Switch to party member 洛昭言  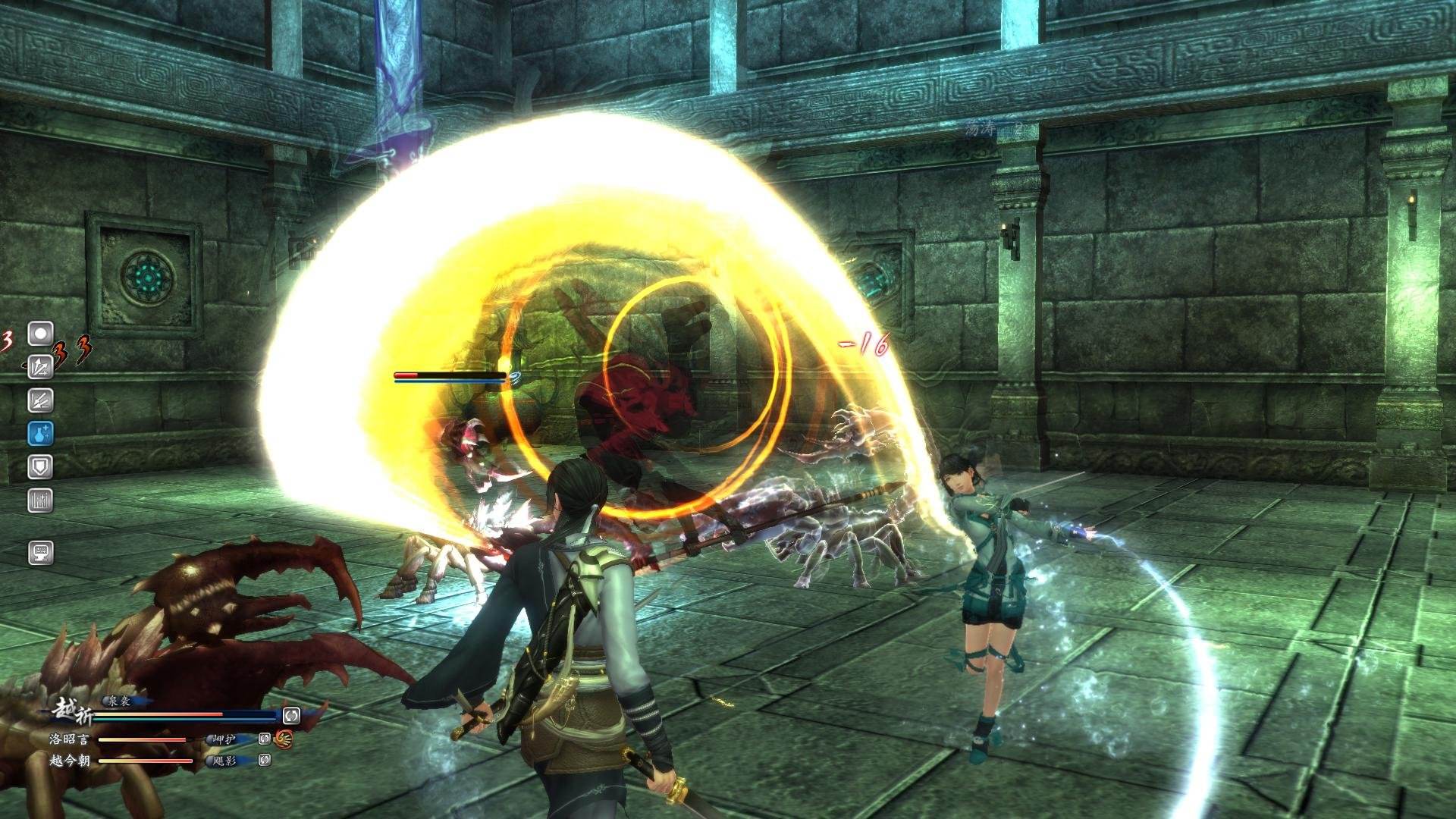(x=70, y=739)
